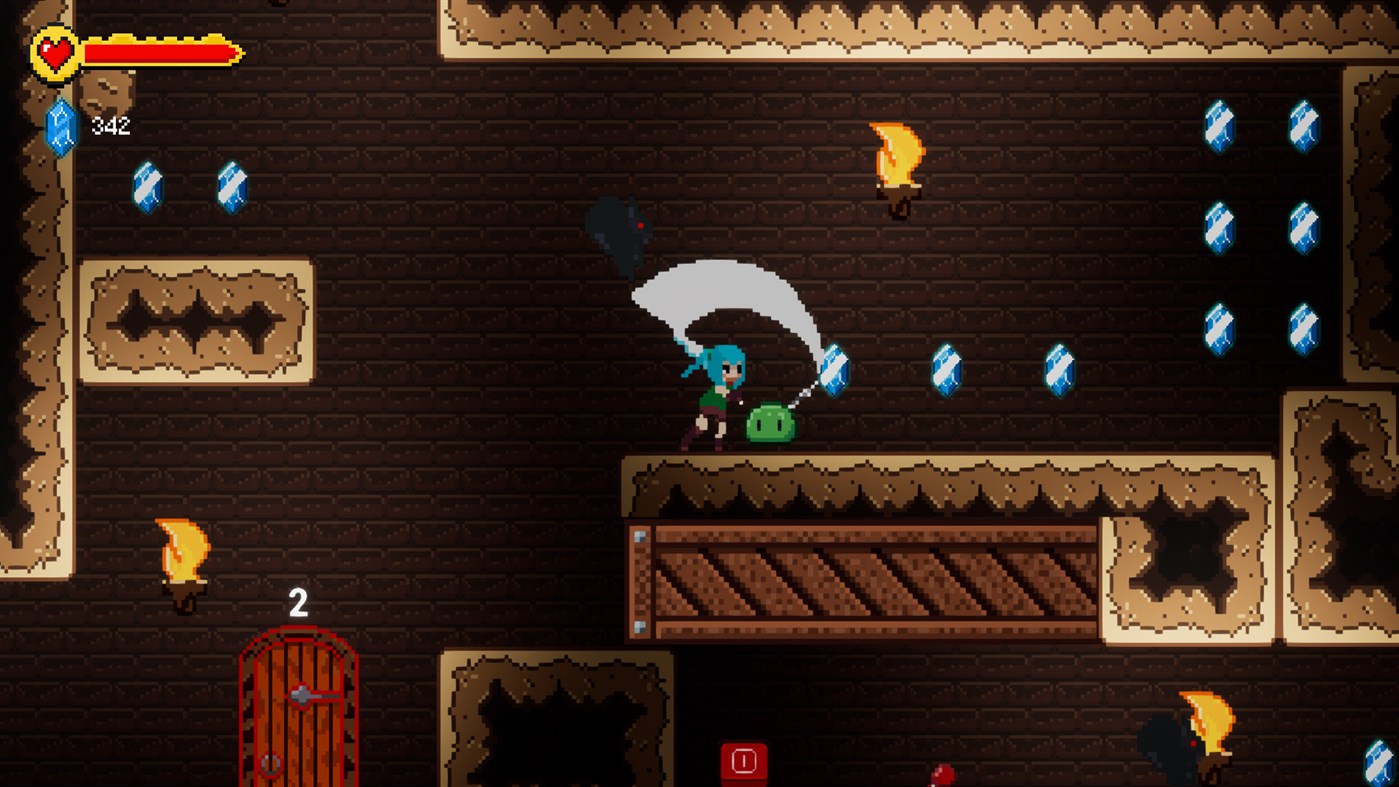Click the crystal floating beside the player's sword
The image size is (1399, 787).
[833, 370]
